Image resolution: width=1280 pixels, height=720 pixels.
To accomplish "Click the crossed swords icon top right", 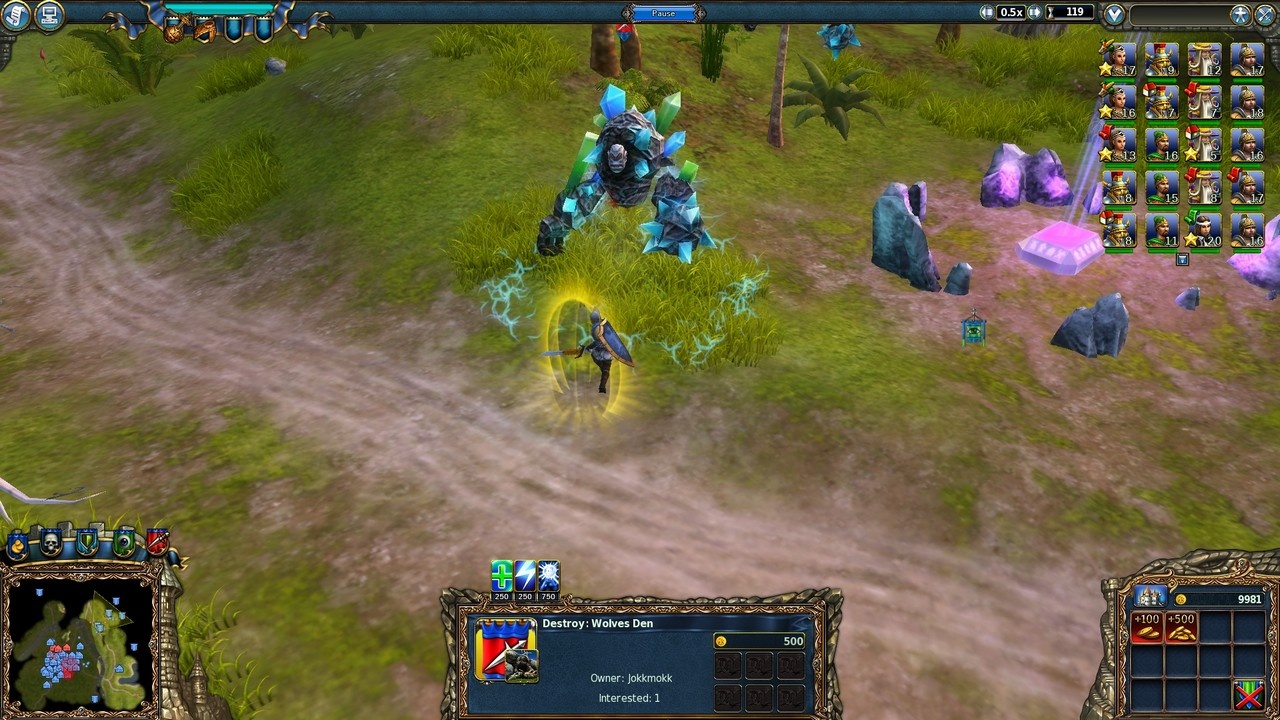I will 1265,14.
